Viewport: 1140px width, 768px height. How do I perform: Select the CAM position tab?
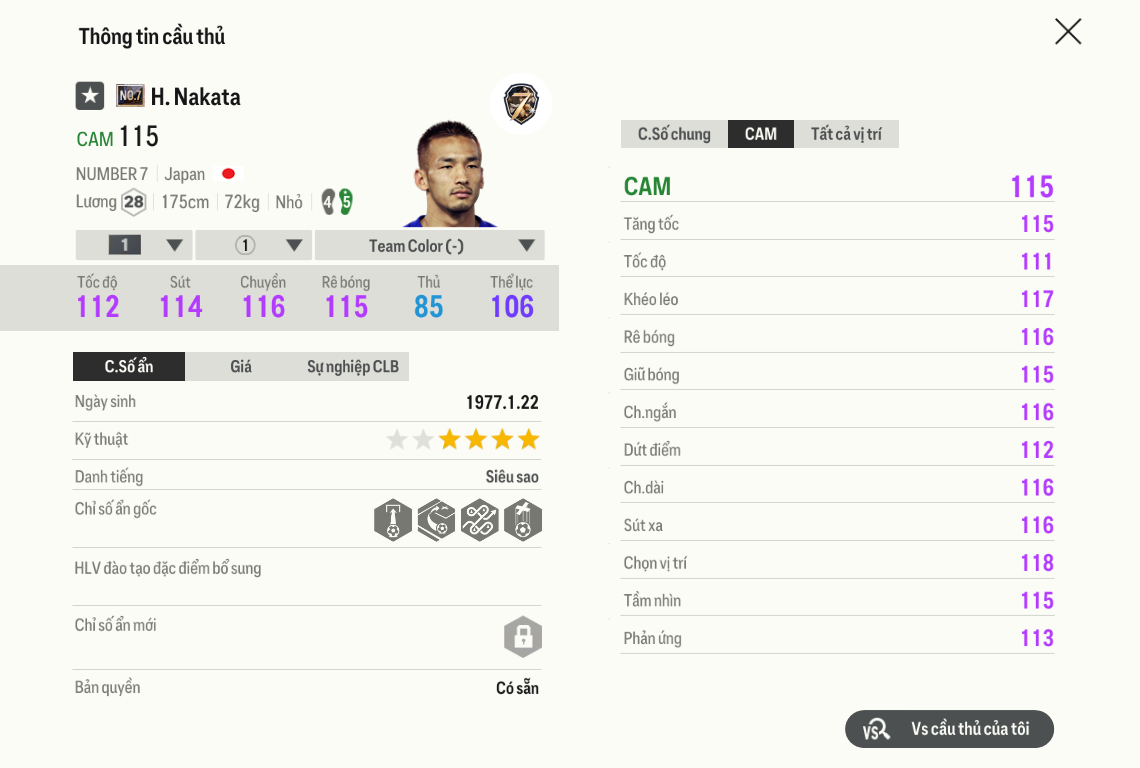(760, 134)
